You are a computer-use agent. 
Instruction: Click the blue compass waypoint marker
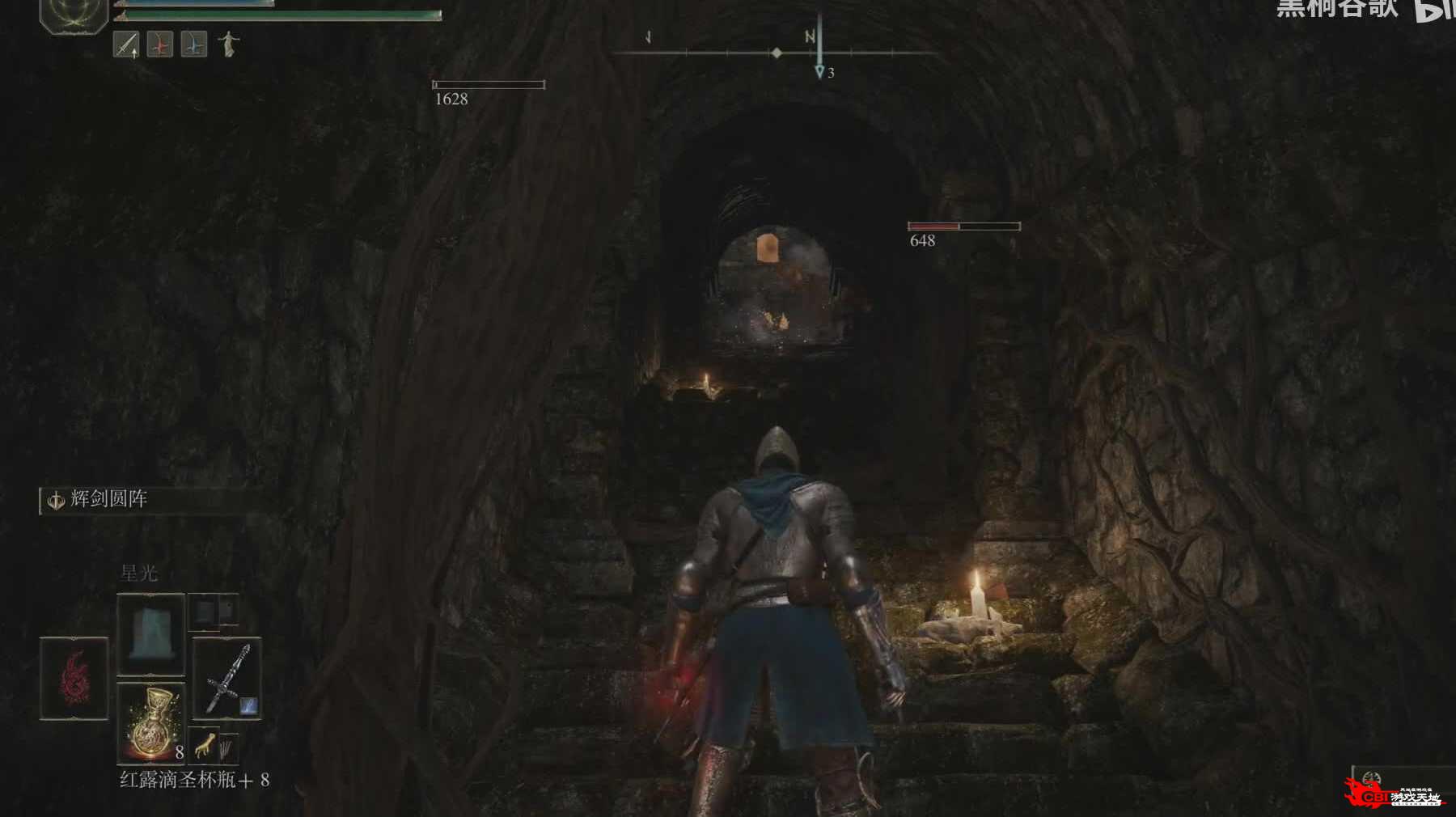(819, 72)
